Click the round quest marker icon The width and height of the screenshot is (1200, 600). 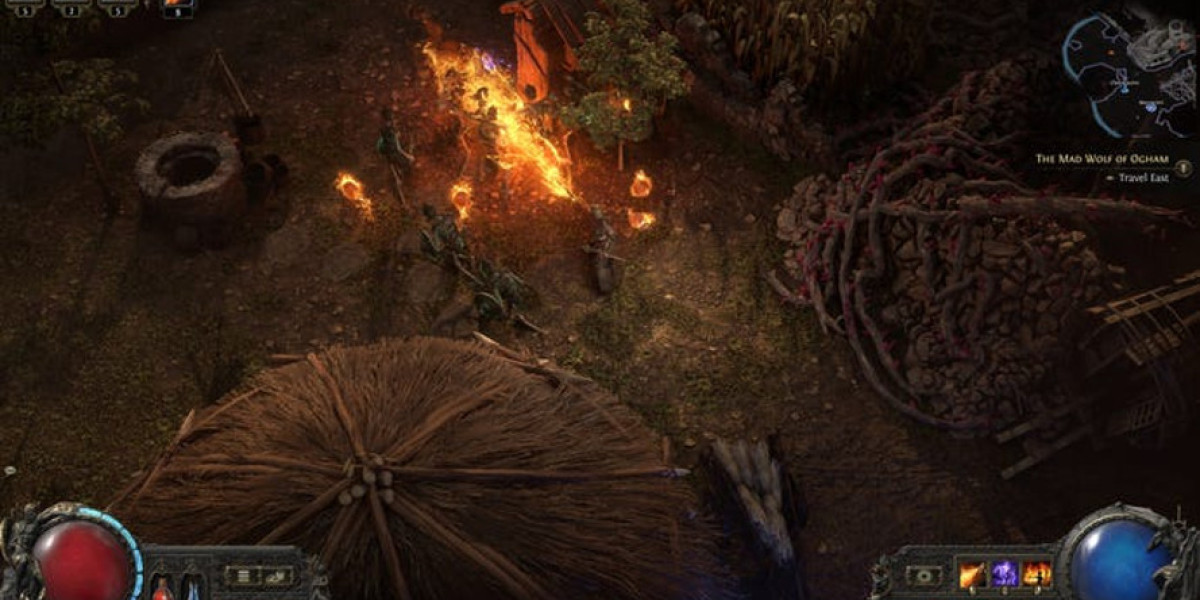click(1185, 168)
